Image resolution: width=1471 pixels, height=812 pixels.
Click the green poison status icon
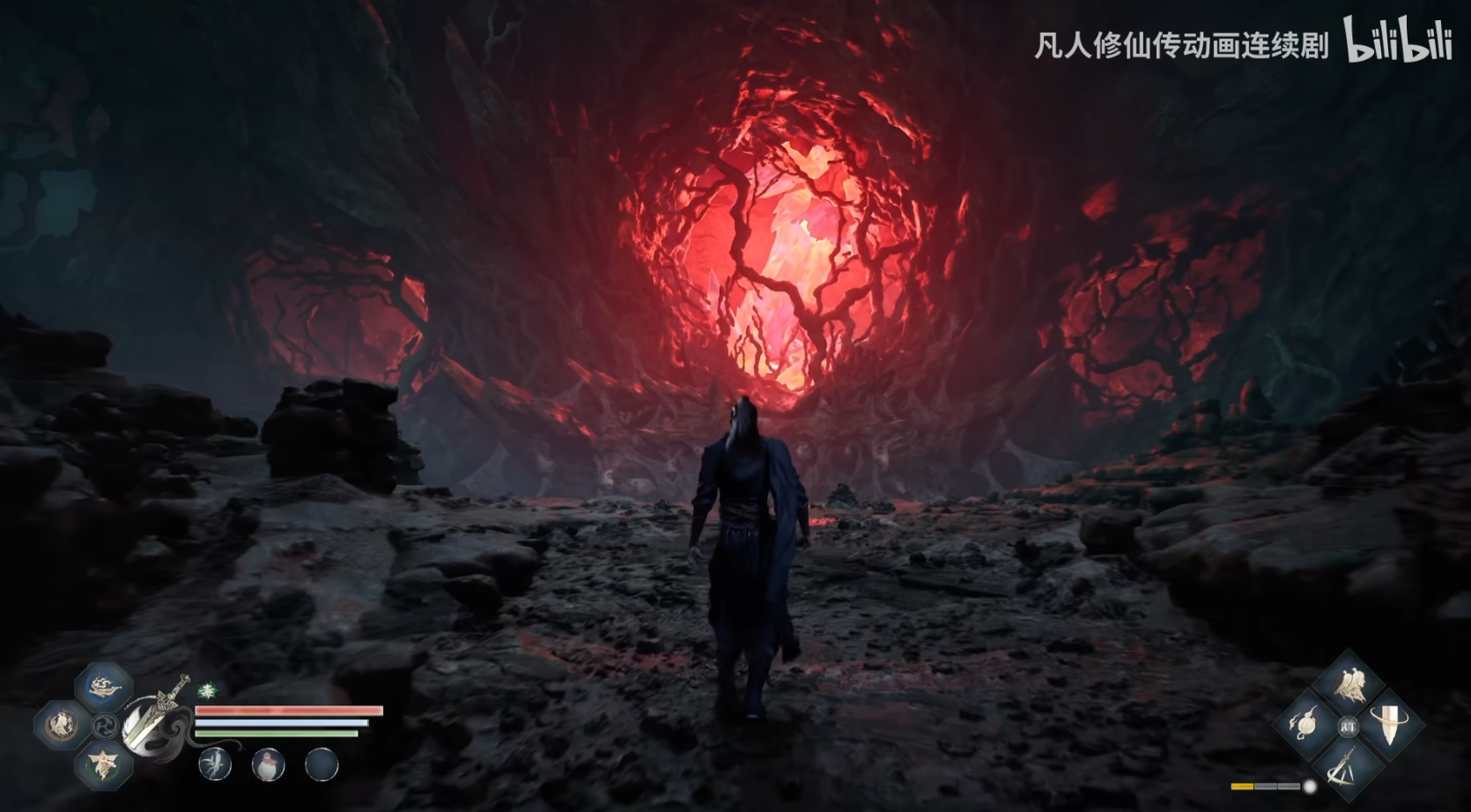[207, 691]
